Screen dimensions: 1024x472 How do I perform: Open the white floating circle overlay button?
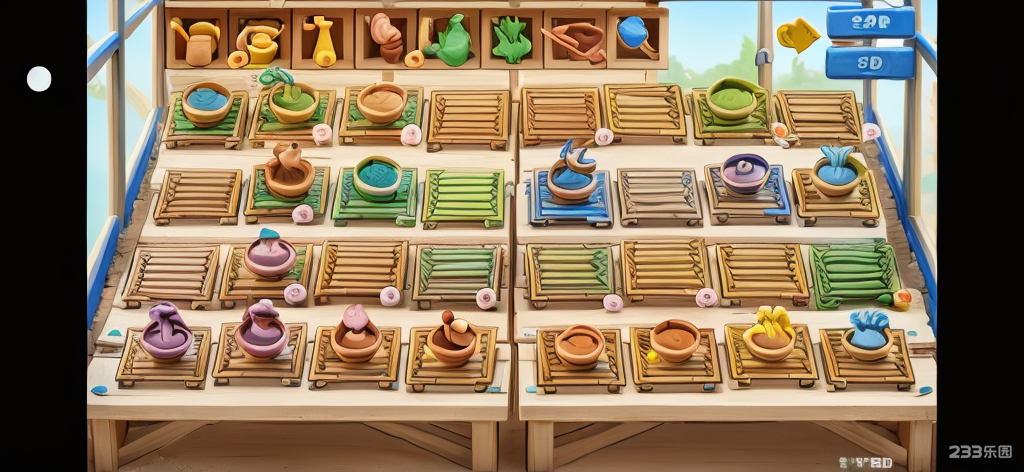point(39,79)
